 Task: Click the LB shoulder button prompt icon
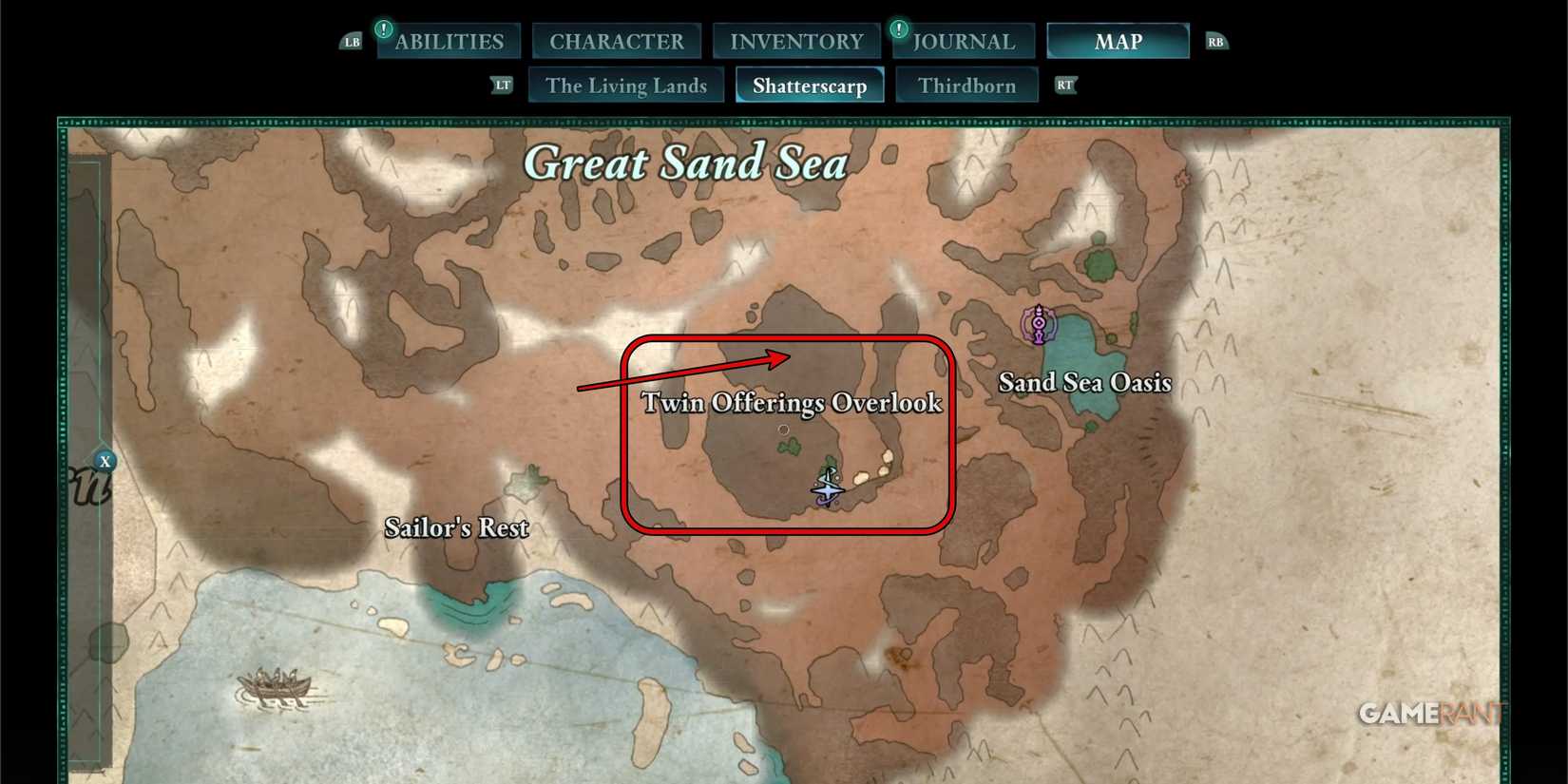coord(352,41)
